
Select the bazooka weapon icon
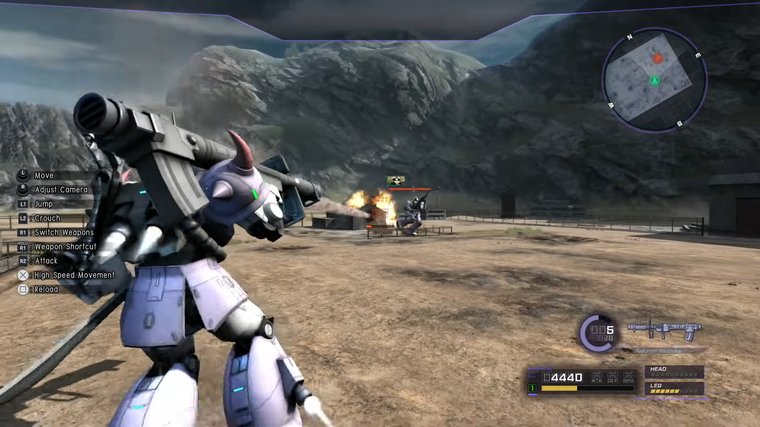coord(664,330)
